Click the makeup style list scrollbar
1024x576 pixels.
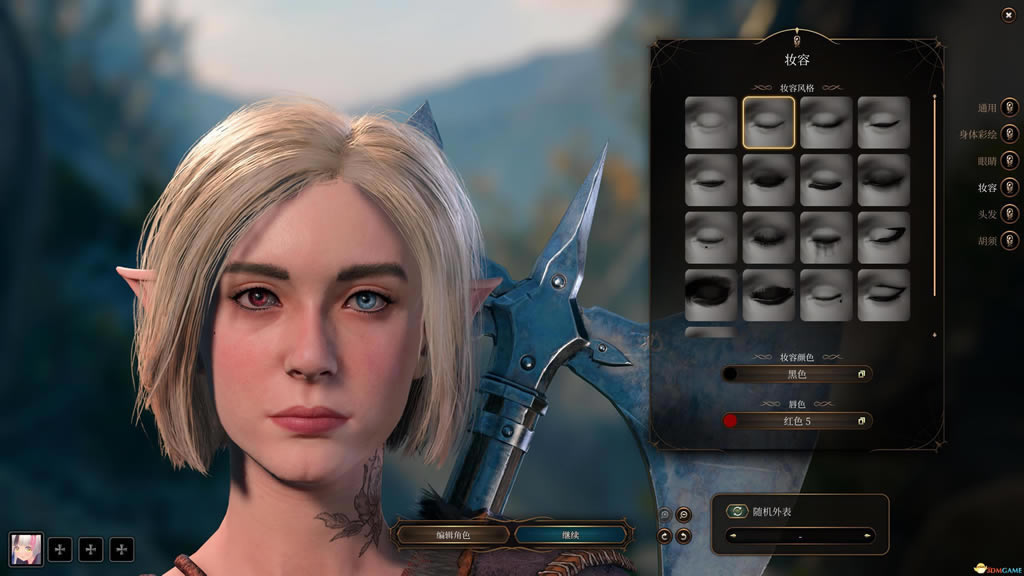coord(935,200)
